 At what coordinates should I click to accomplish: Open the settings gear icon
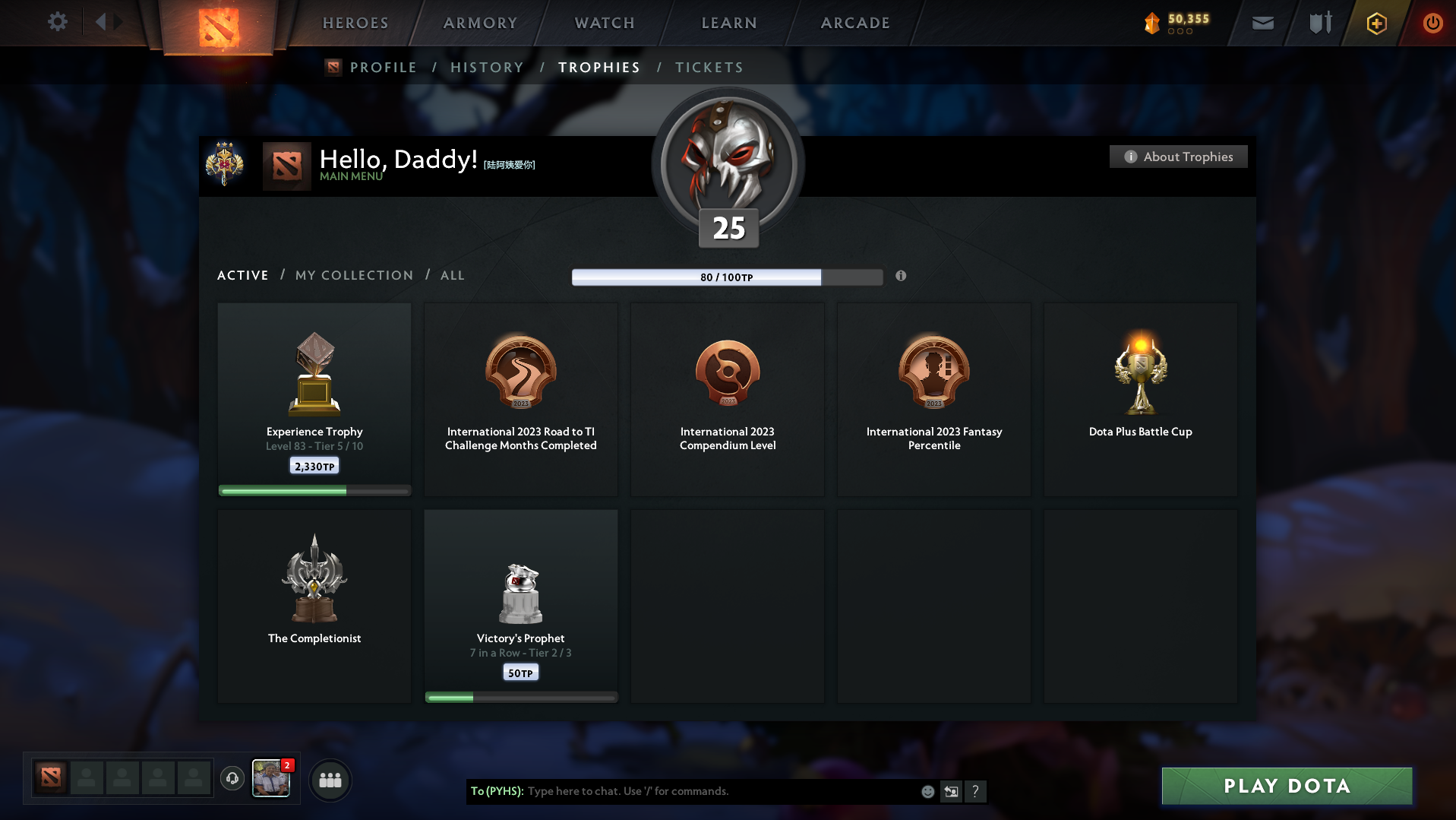pos(57,22)
